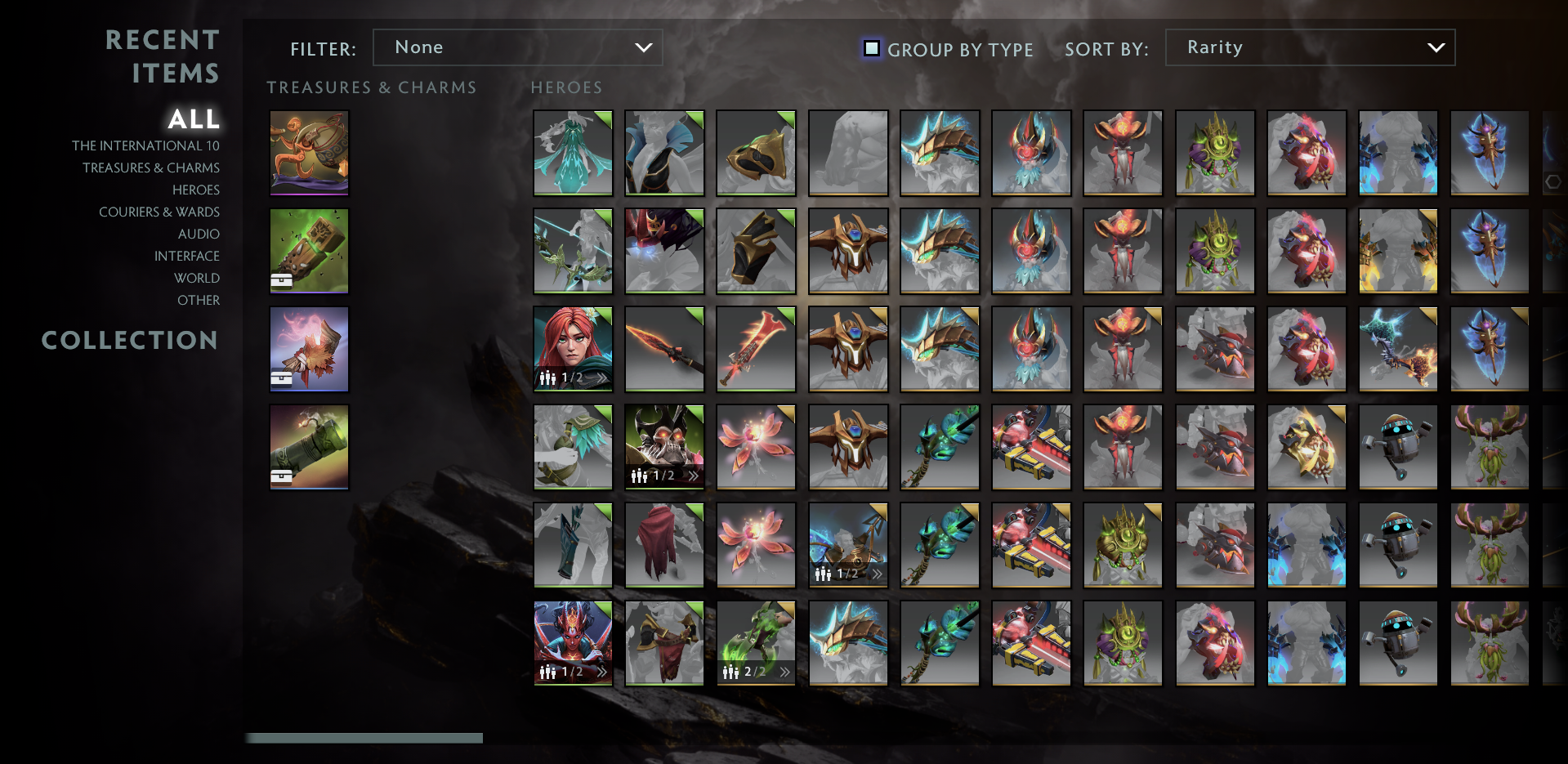Switch to The International 10 category
Viewport: 1568px width, 764px height.
coord(147,145)
